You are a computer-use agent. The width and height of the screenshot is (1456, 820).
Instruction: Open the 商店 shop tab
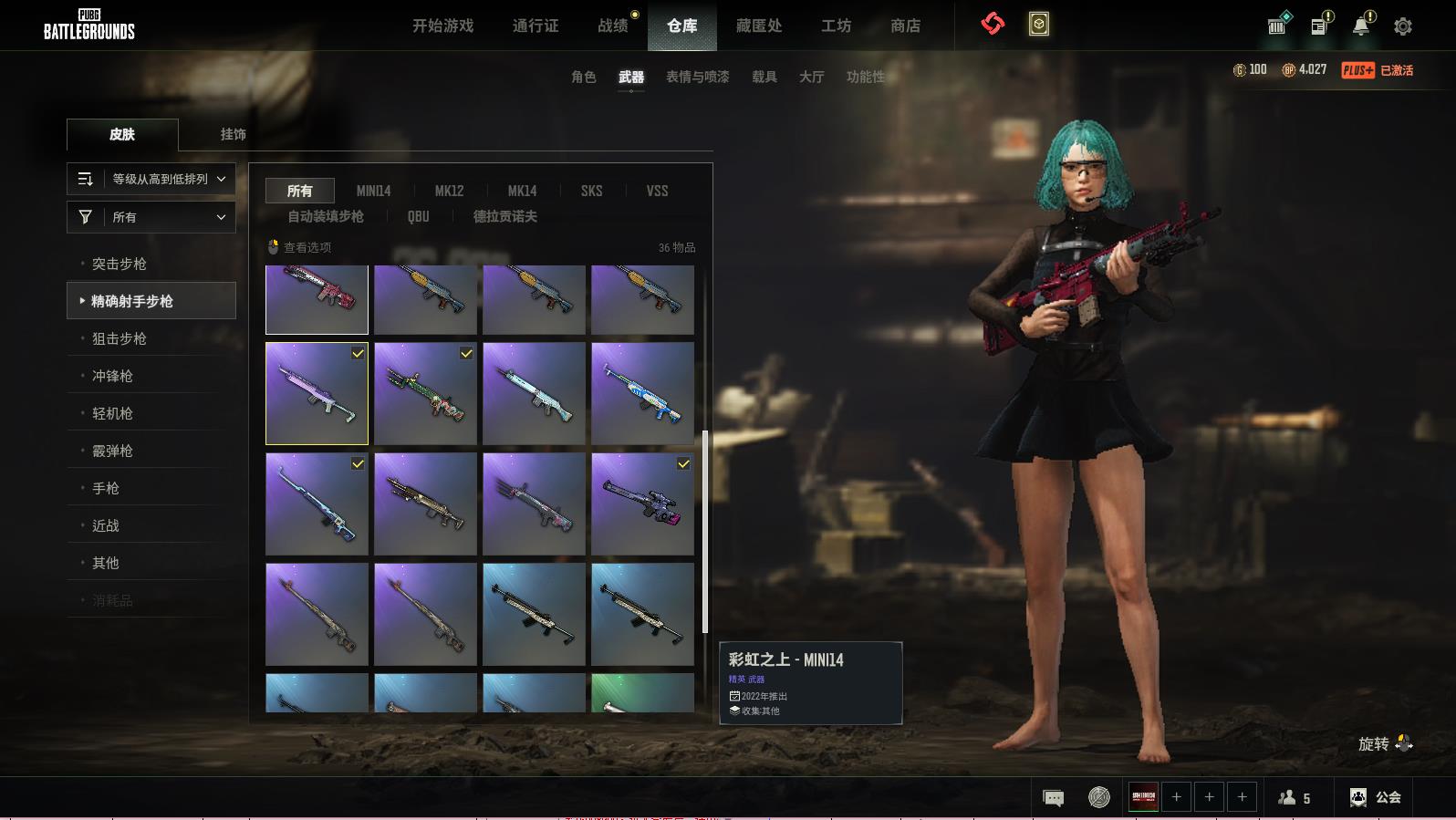coord(905,26)
